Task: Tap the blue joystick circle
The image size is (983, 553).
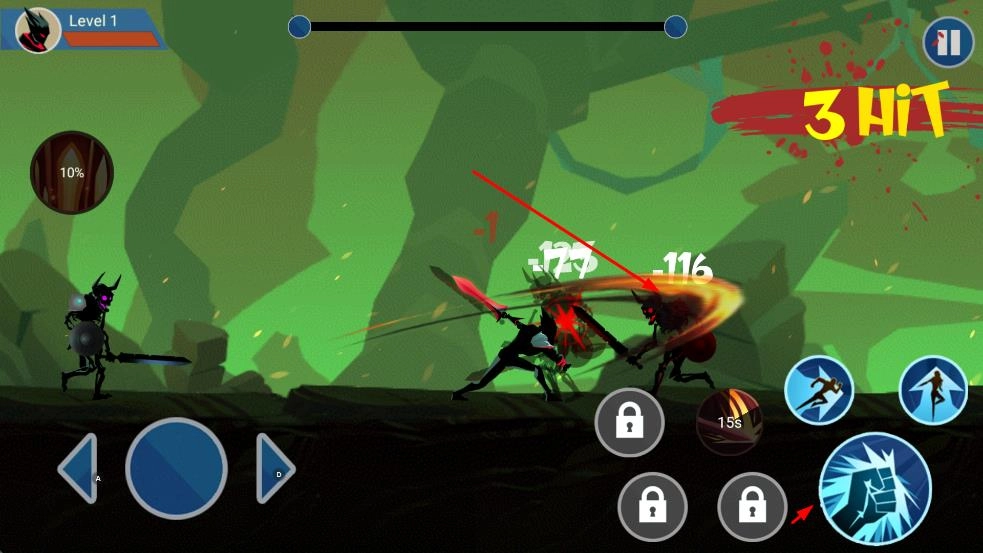Action: (177, 468)
